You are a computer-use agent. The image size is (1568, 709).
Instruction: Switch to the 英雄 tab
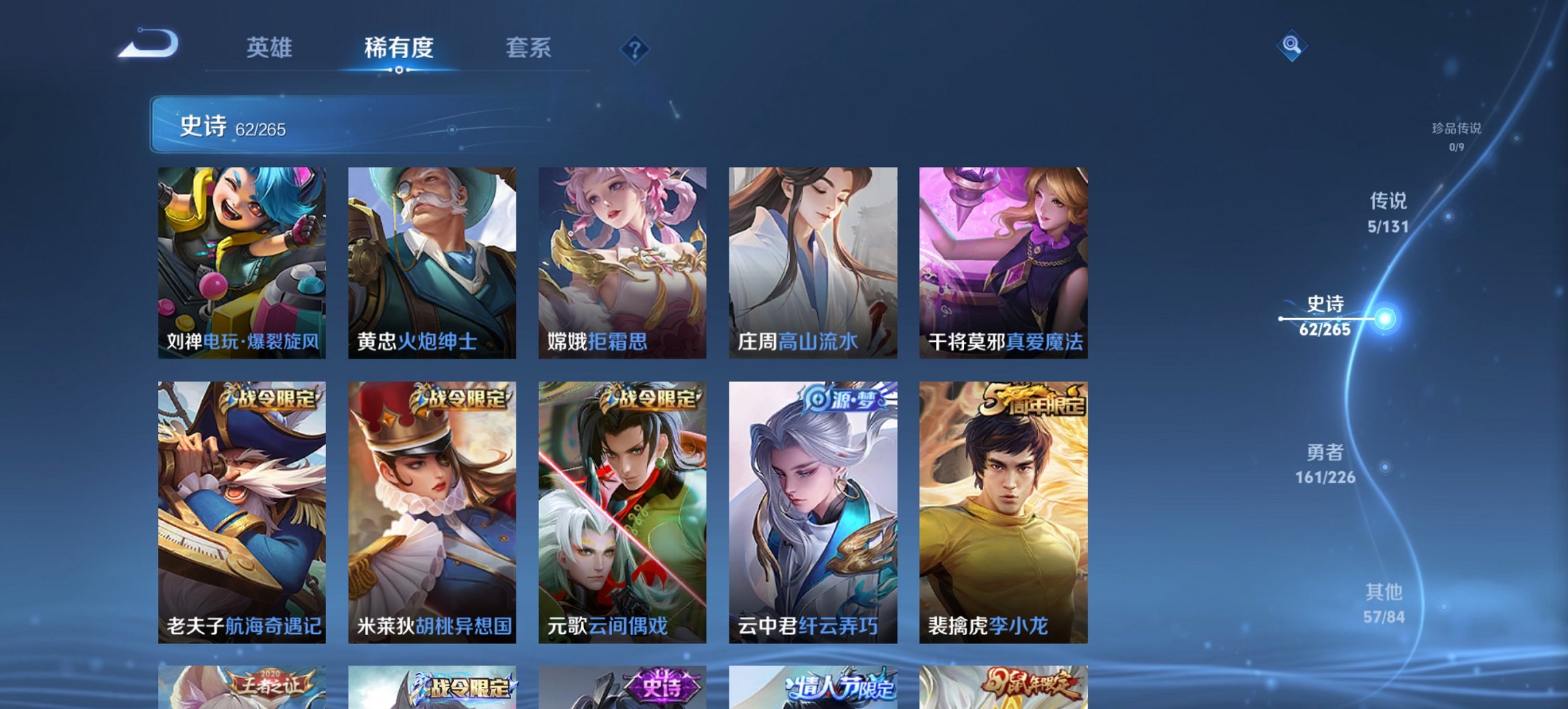click(271, 48)
